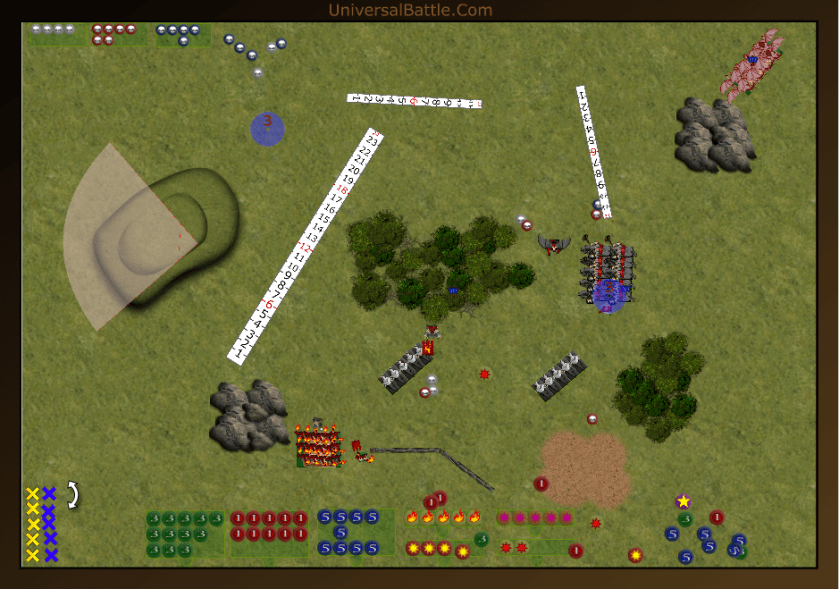Select the orange flaming infantry regiment

click(319, 443)
